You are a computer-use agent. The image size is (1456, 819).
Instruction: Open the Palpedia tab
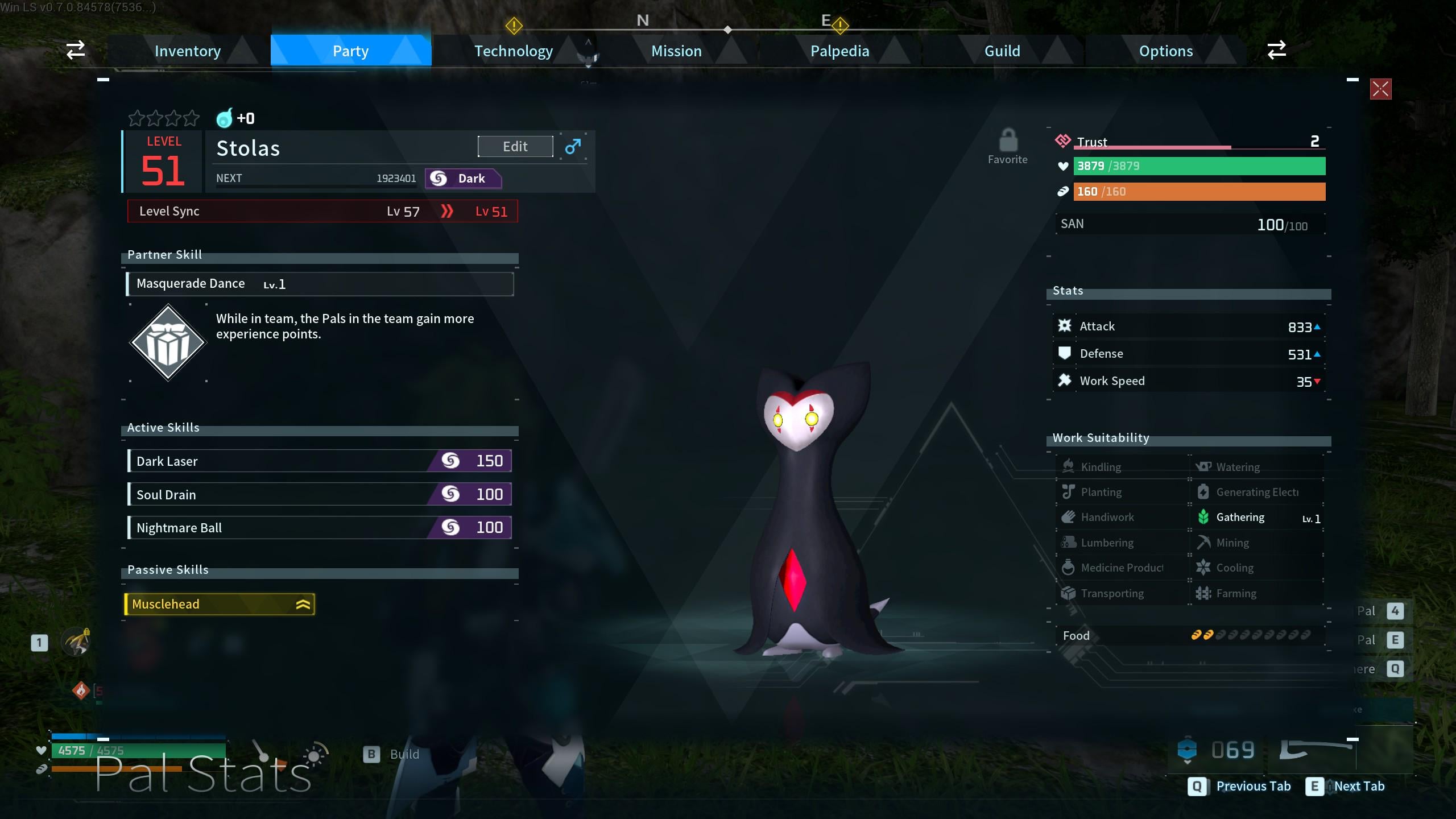point(839,51)
